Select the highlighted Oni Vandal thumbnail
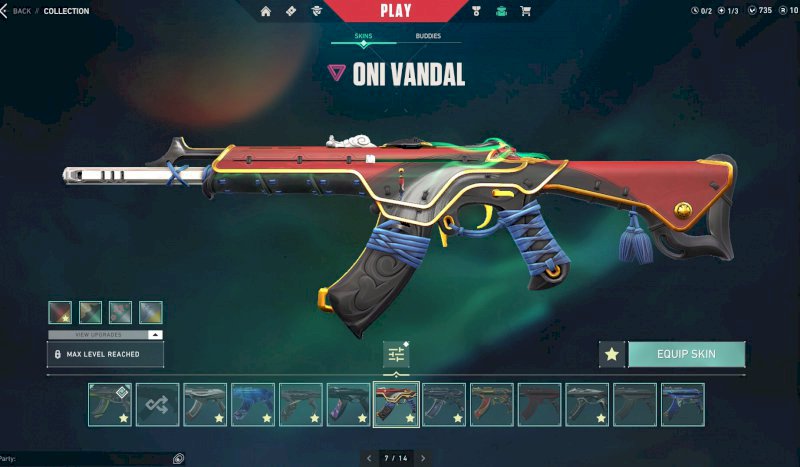Image resolution: width=800 pixels, height=467 pixels. click(396, 404)
